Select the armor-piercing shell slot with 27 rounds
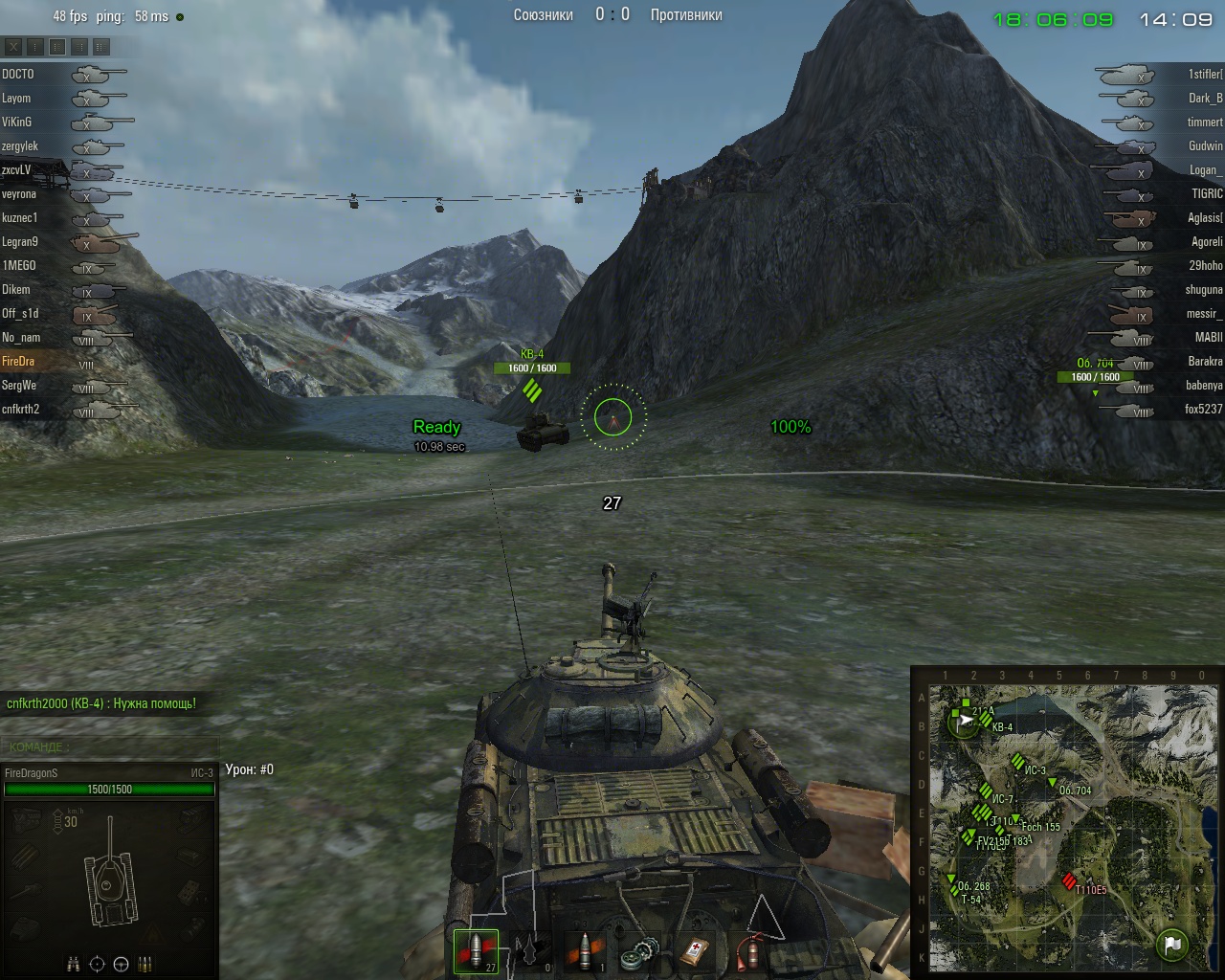This screenshot has height=980, width=1225. coord(476,951)
